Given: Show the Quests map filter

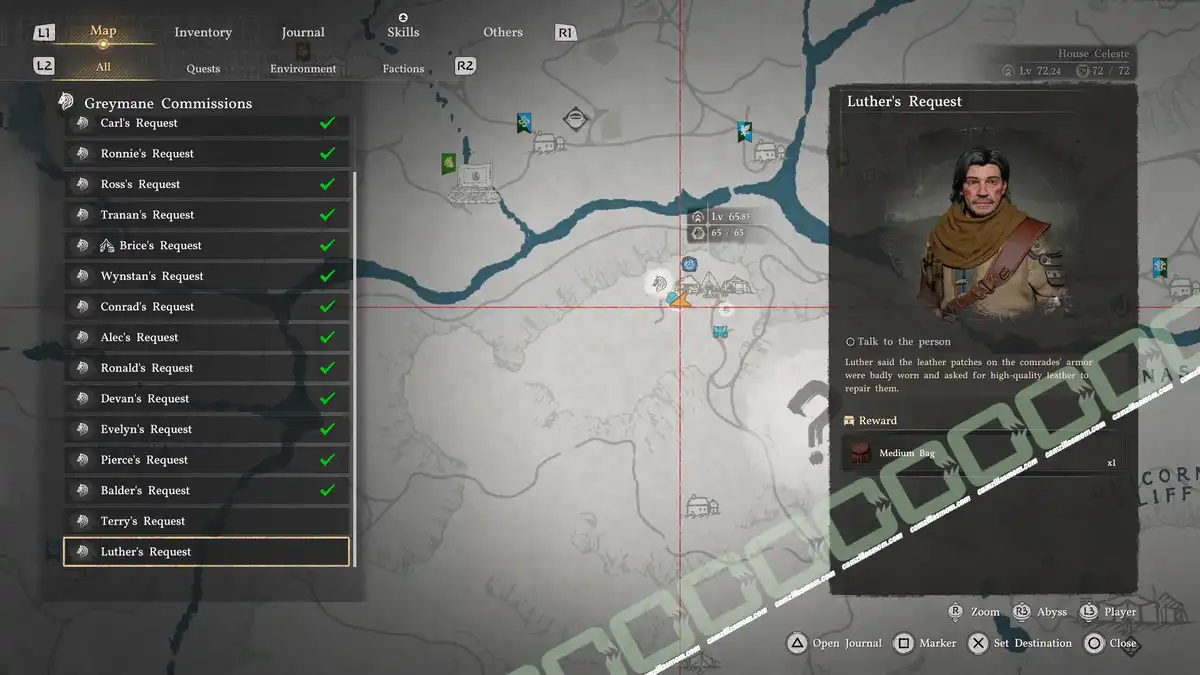Looking at the screenshot, I should pos(203,69).
